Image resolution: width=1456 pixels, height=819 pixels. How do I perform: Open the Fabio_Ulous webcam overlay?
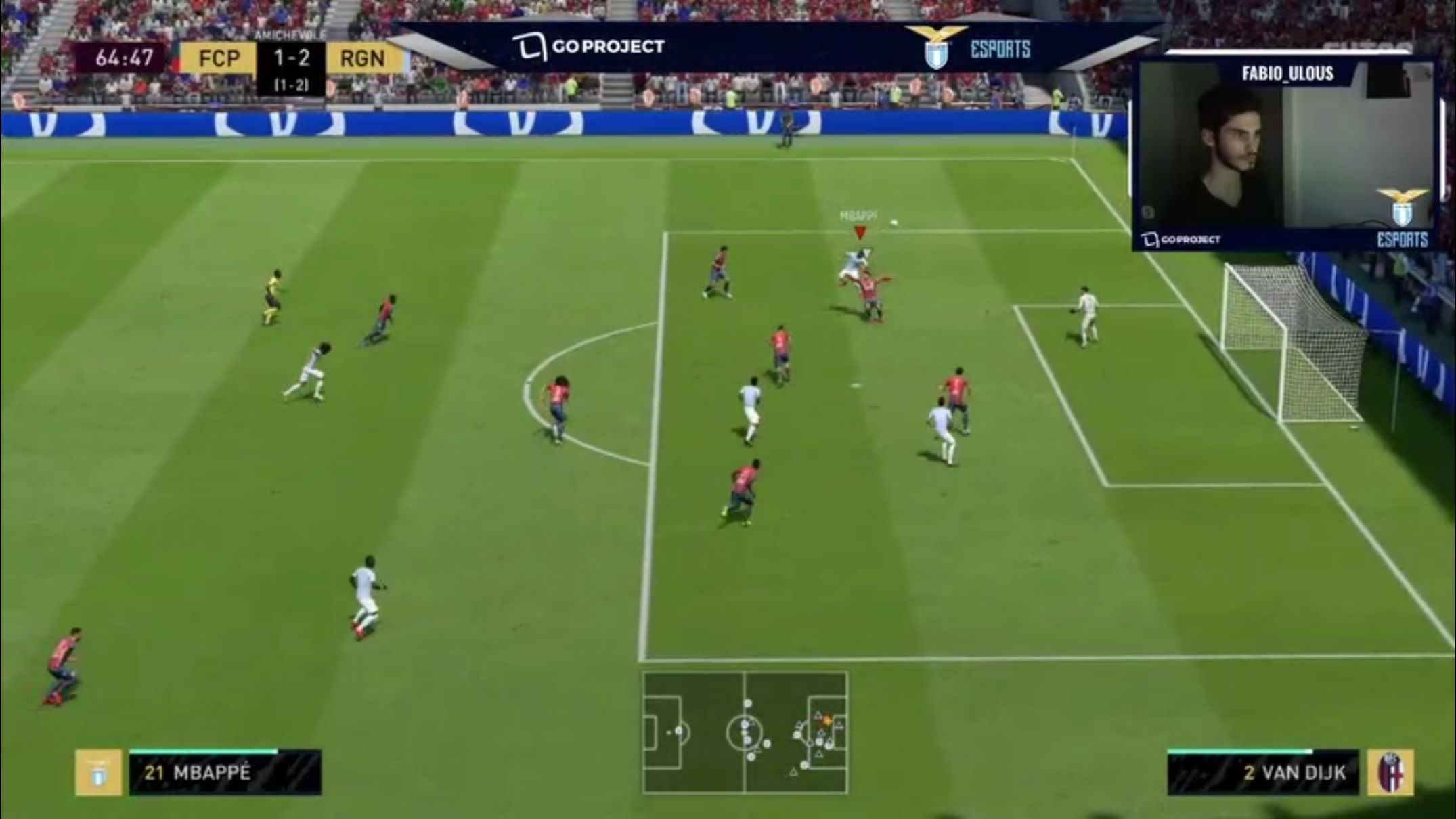[1286, 156]
